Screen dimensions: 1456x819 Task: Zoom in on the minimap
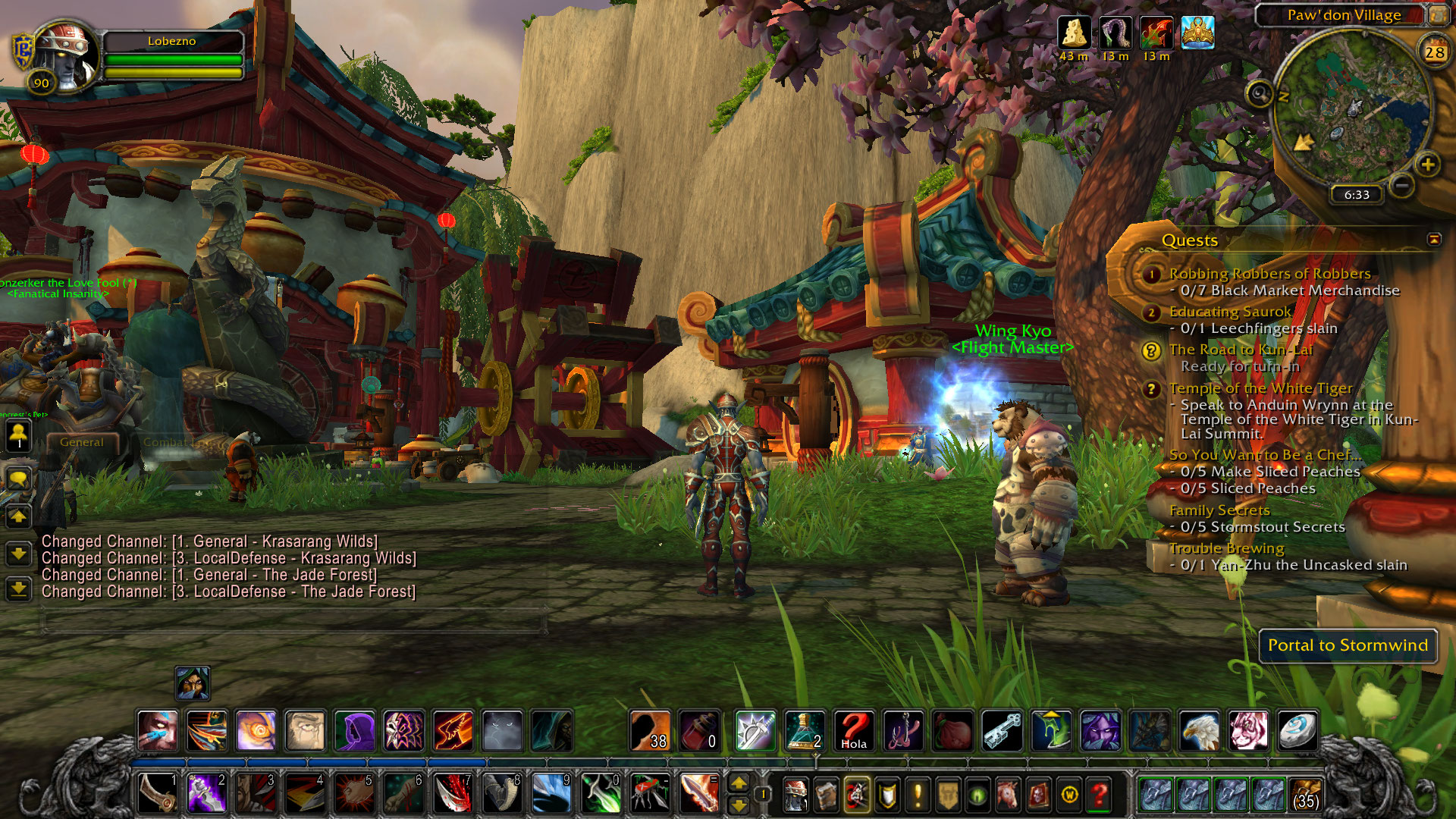pyautogui.click(x=1428, y=165)
